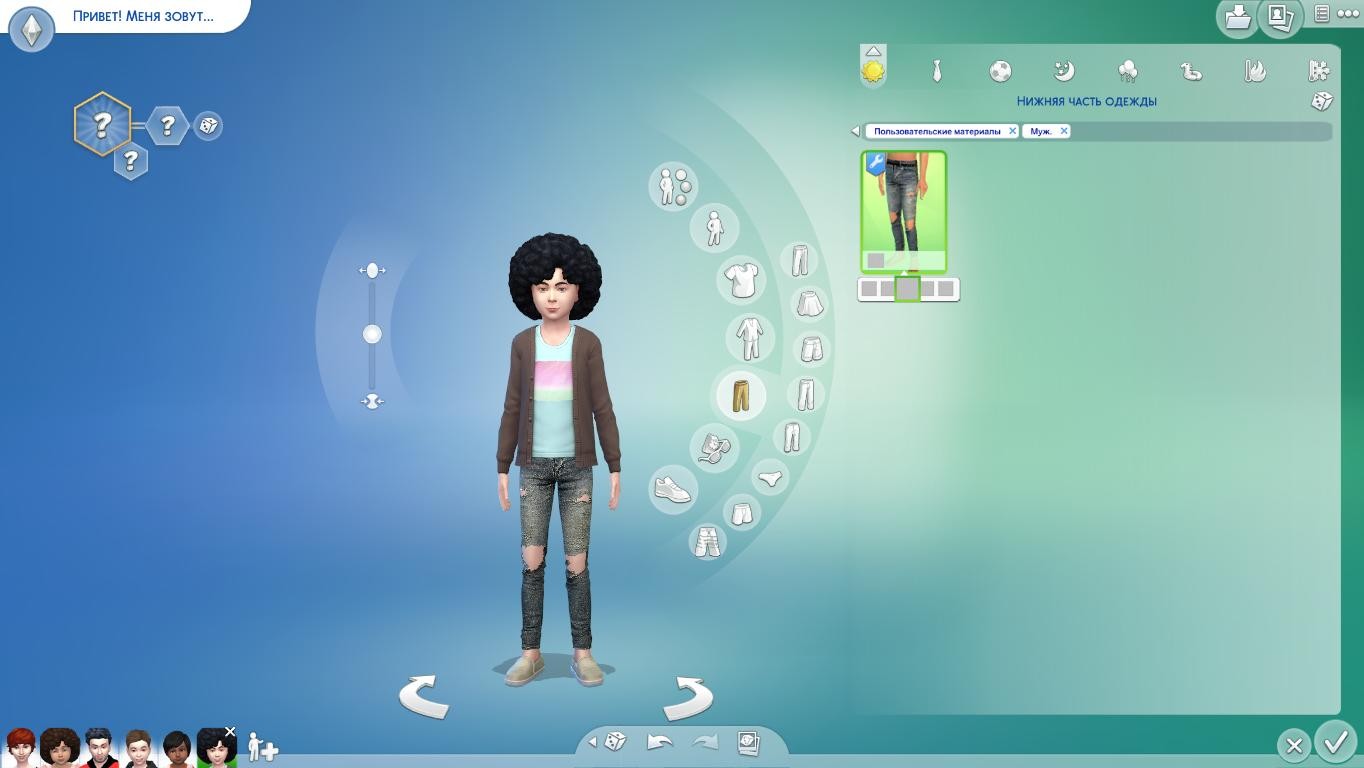Open the large hexagon aspiration selector
Viewport: 1364px width, 768px height.
tap(102, 124)
